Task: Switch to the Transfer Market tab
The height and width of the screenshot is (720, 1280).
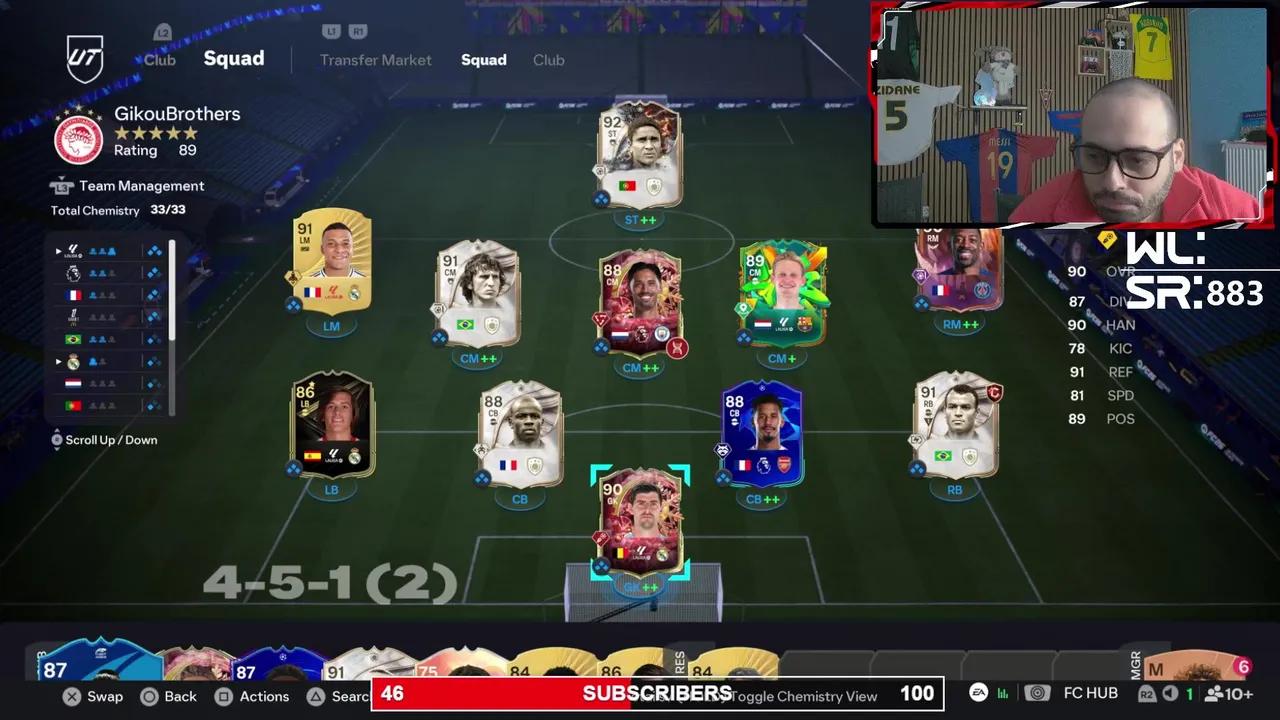Action: (x=376, y=60)
